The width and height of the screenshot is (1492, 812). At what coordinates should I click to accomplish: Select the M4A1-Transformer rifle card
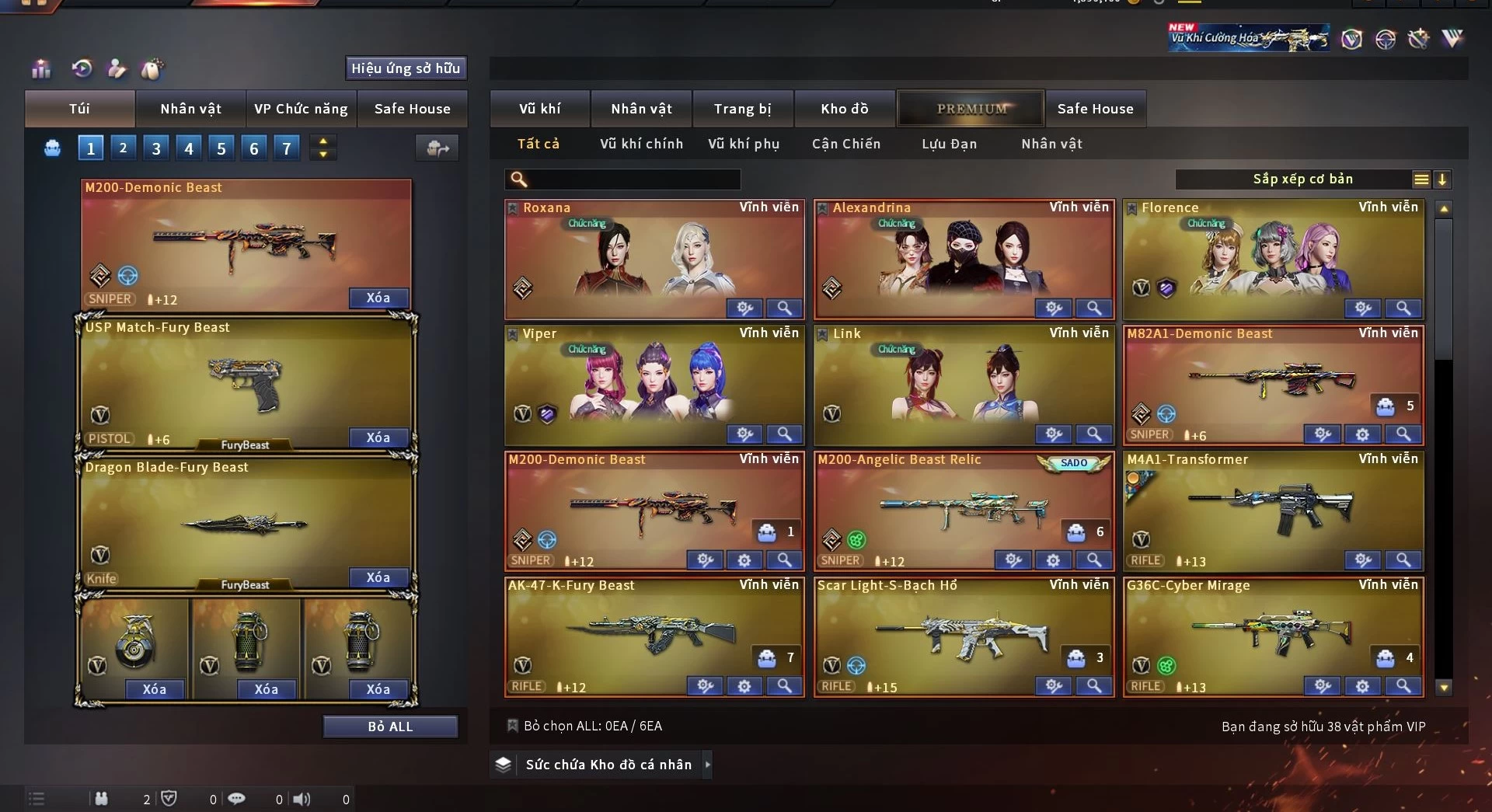click(x=1272, y=505)
